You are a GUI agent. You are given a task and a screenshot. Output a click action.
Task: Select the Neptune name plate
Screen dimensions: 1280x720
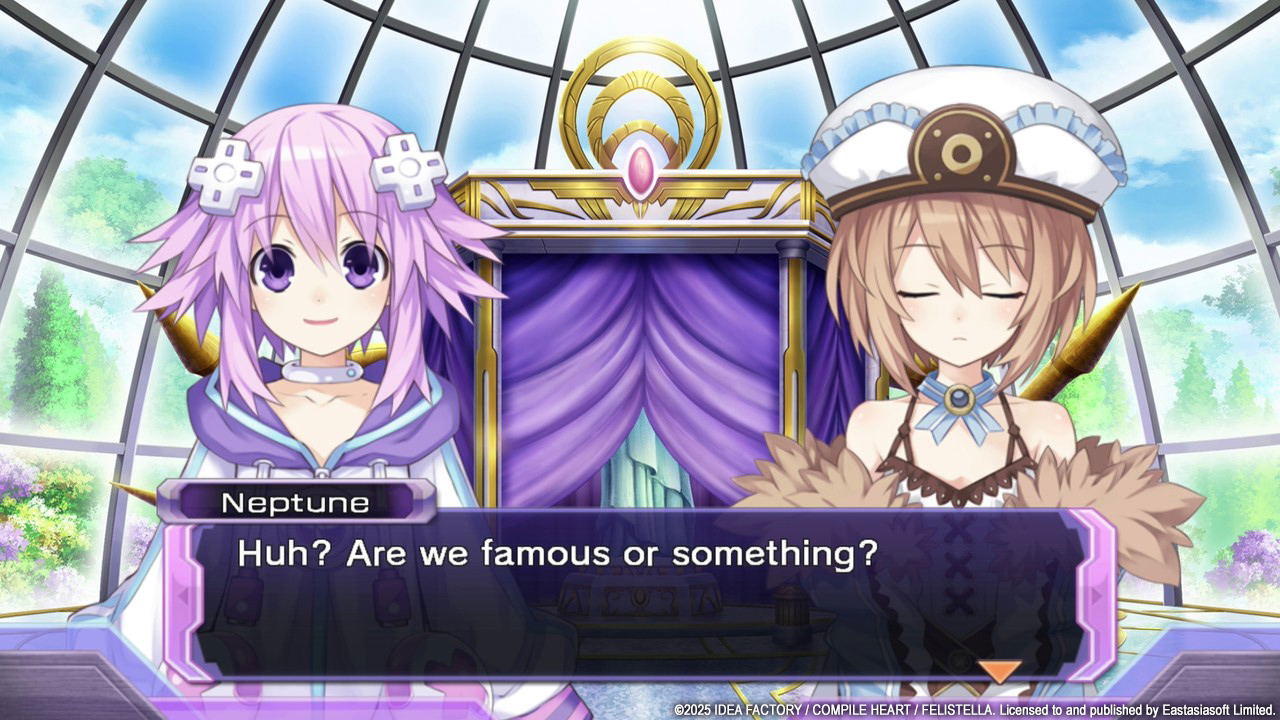point(295,503)
